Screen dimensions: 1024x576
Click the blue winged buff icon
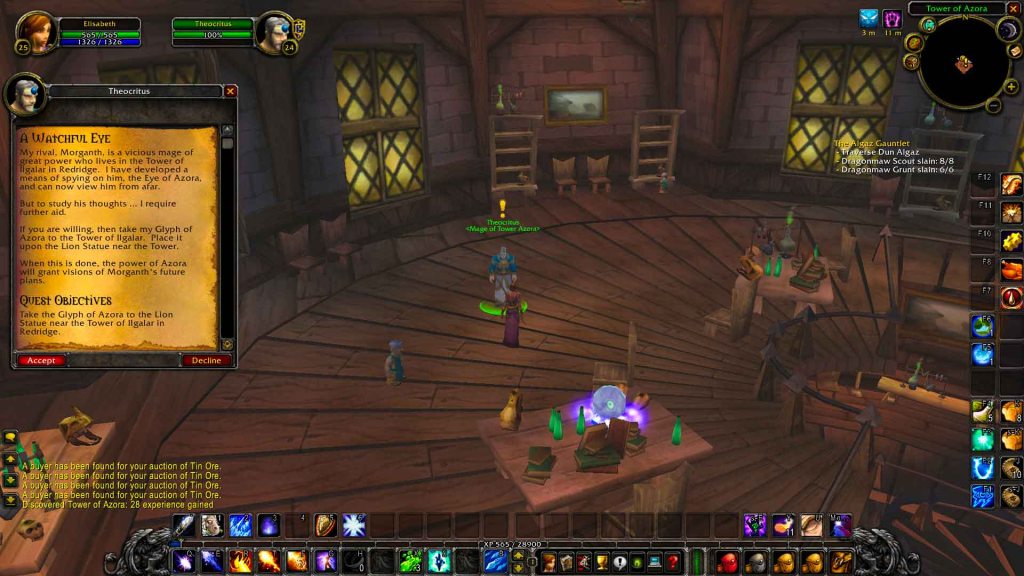click(x=868, y=19)
